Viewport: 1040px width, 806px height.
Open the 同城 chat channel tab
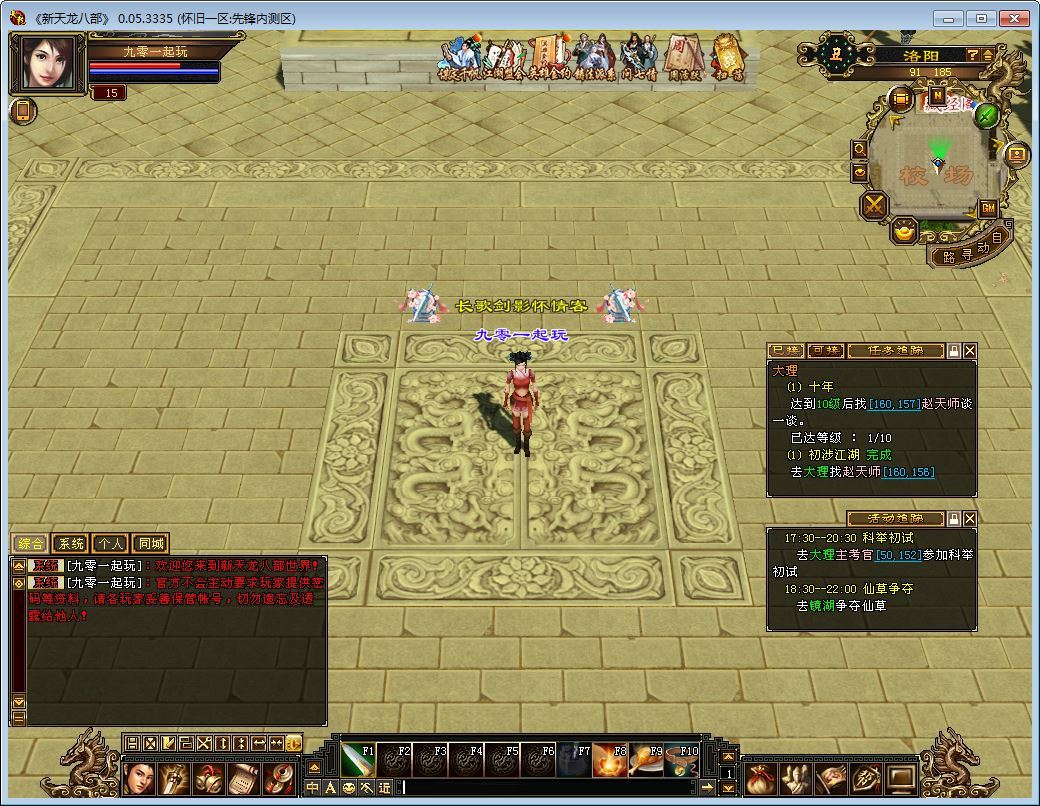click(149, 544)
